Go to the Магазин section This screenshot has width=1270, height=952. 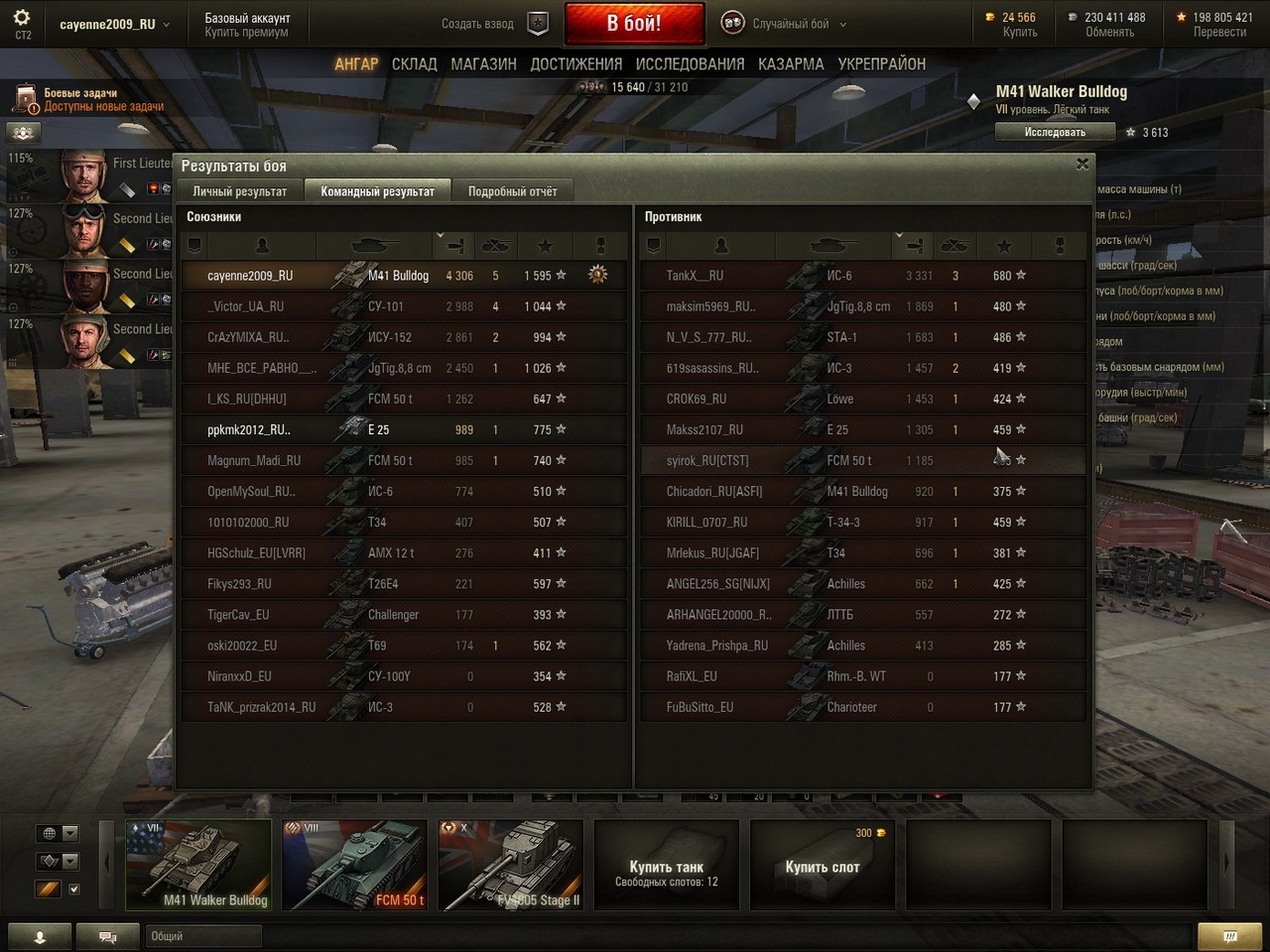pos(483,64)
